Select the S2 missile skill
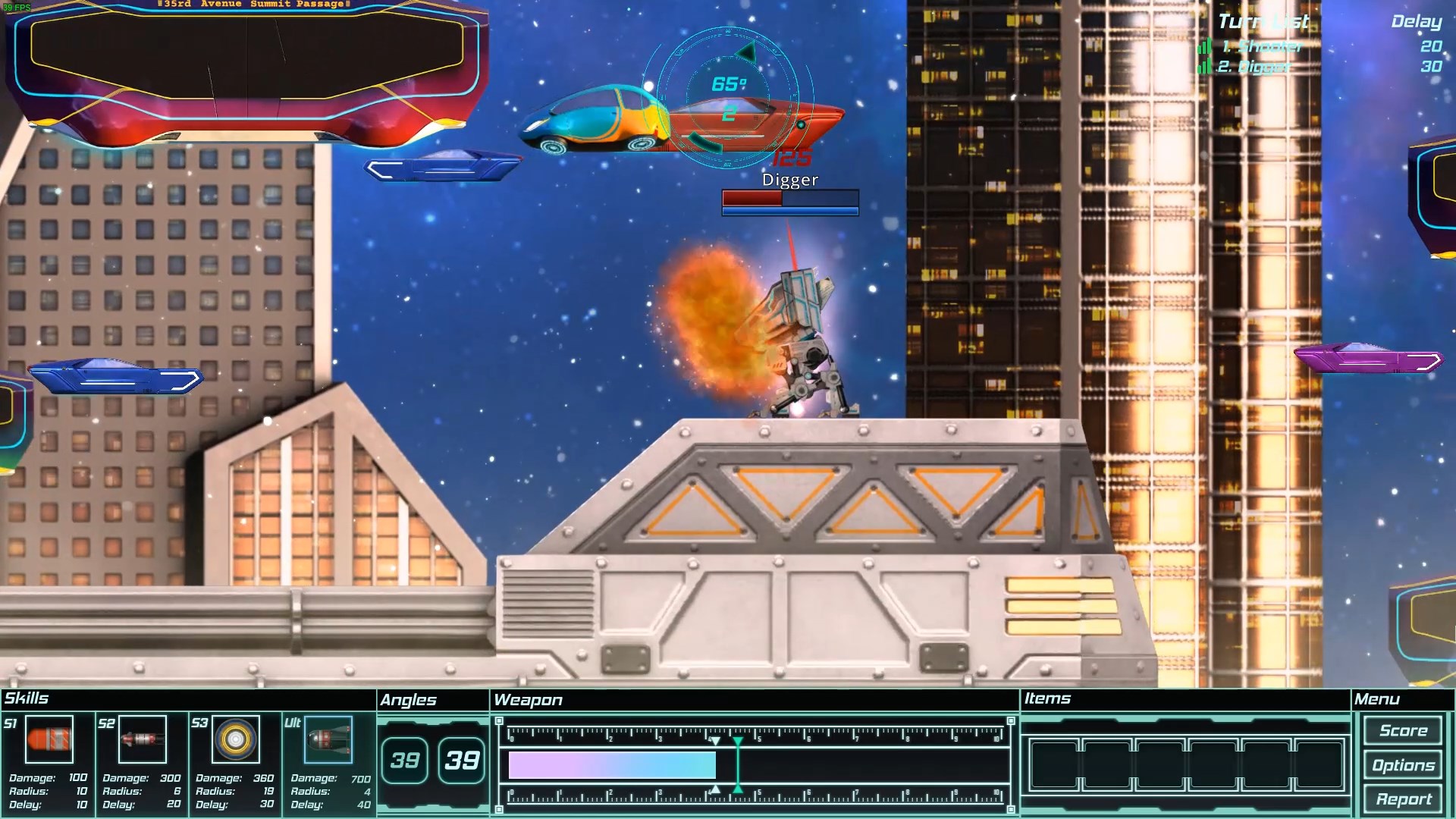The width and height of the screenshot is (1456, 819). pyautogui.click(x=143, y=739)
